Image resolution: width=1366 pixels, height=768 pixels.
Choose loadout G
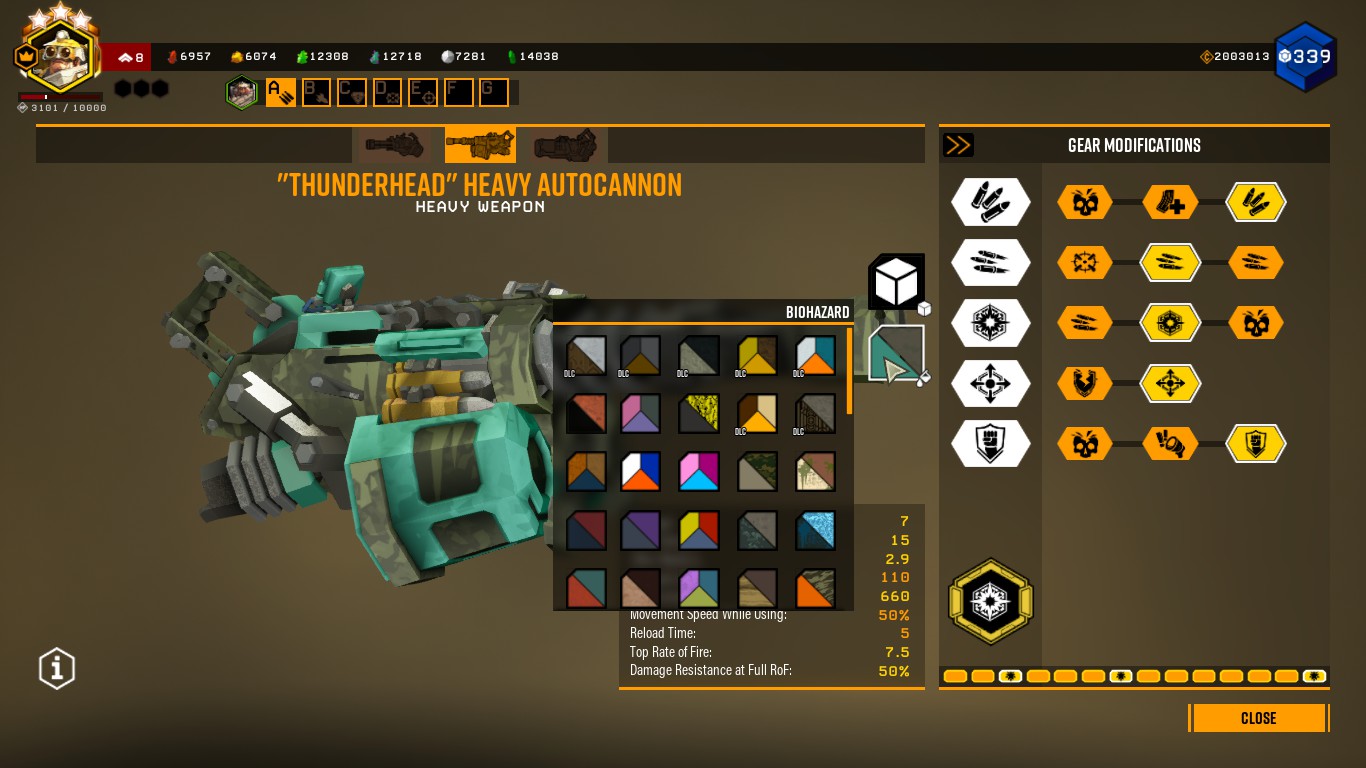494,93
